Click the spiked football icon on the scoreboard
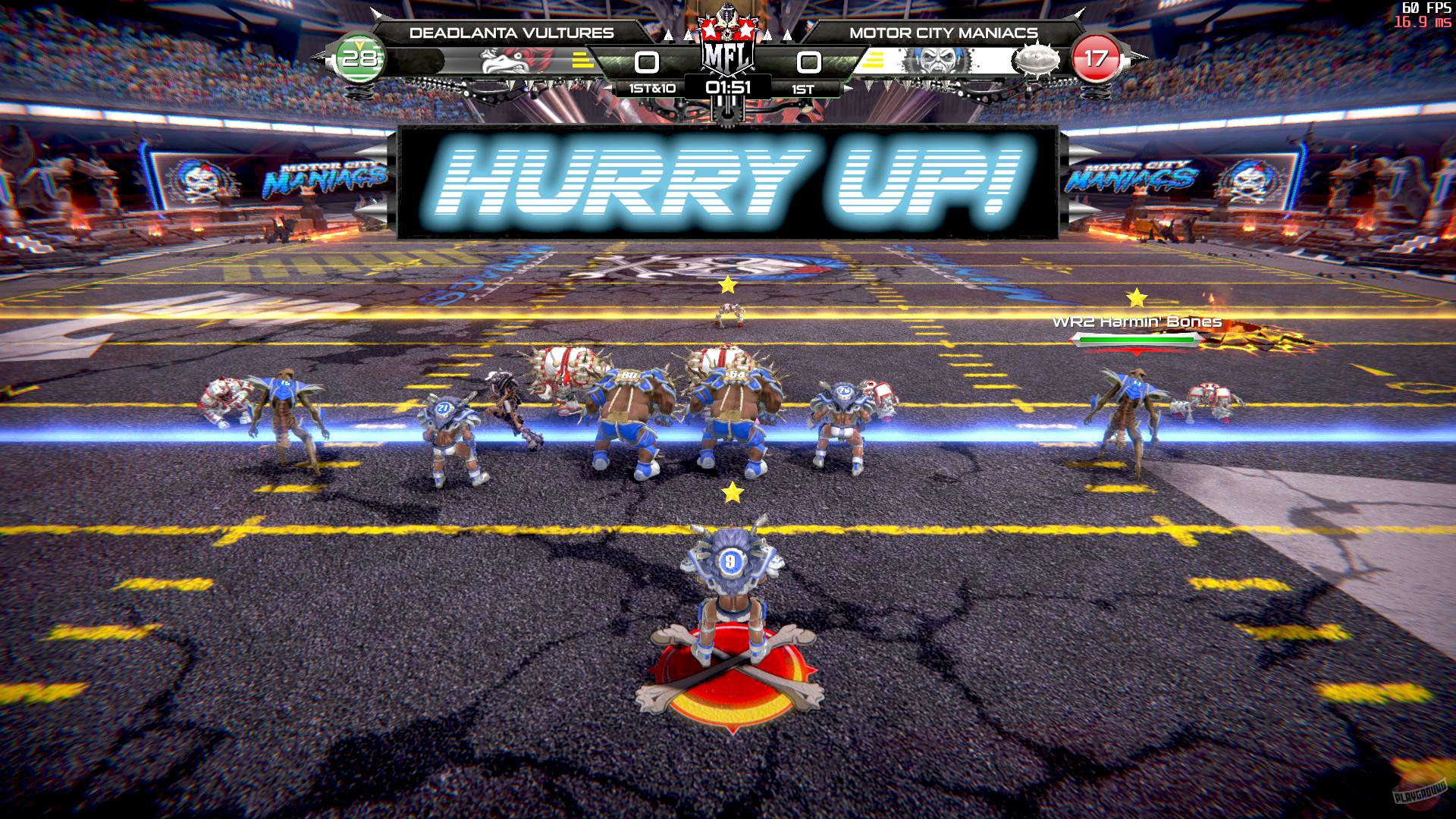 (x=1035, y=60)
